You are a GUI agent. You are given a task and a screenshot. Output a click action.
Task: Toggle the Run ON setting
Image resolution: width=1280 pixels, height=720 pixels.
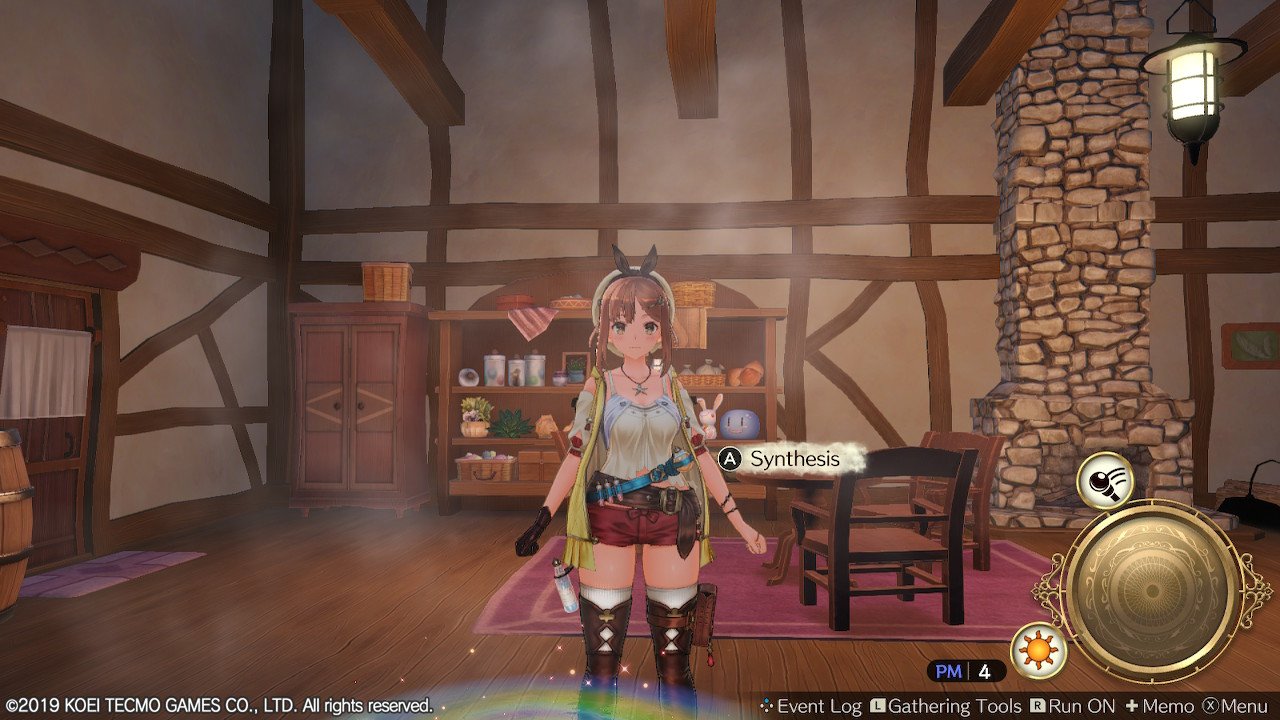[1073, 706]
